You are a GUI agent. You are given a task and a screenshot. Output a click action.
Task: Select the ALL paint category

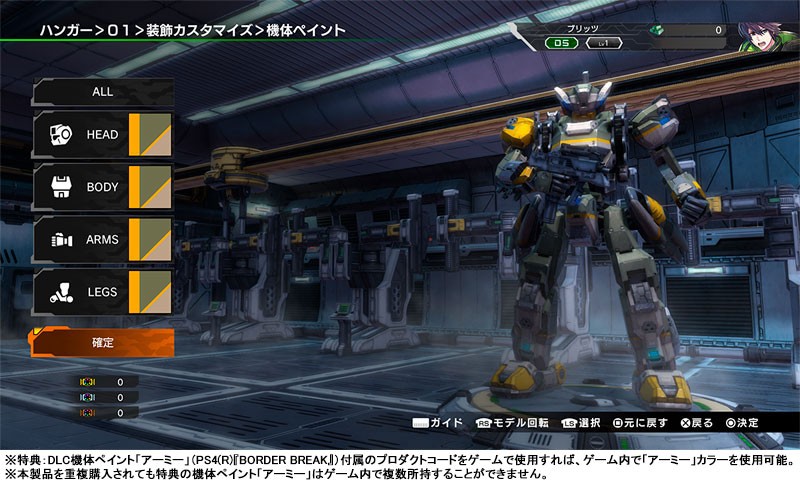pos(102,91)
